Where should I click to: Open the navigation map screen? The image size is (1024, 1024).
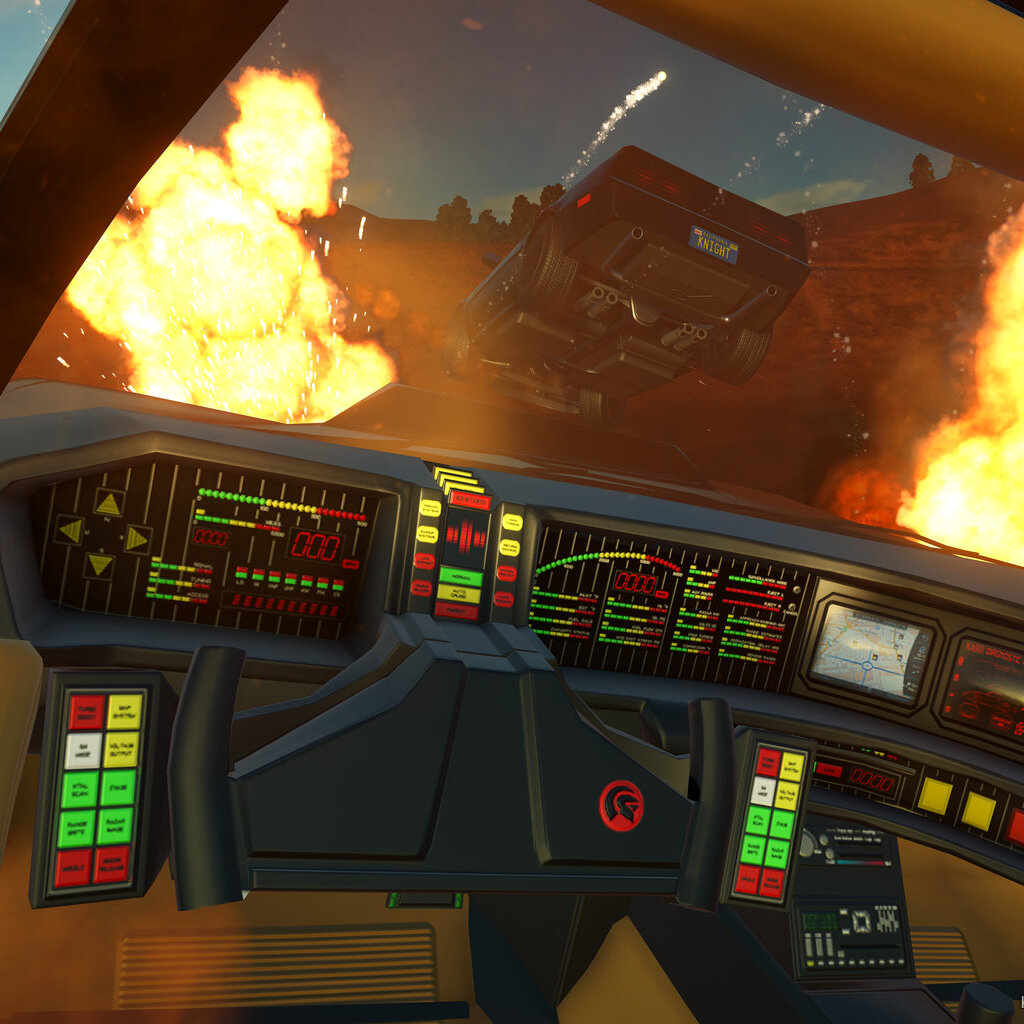click(x=869, y=651)
